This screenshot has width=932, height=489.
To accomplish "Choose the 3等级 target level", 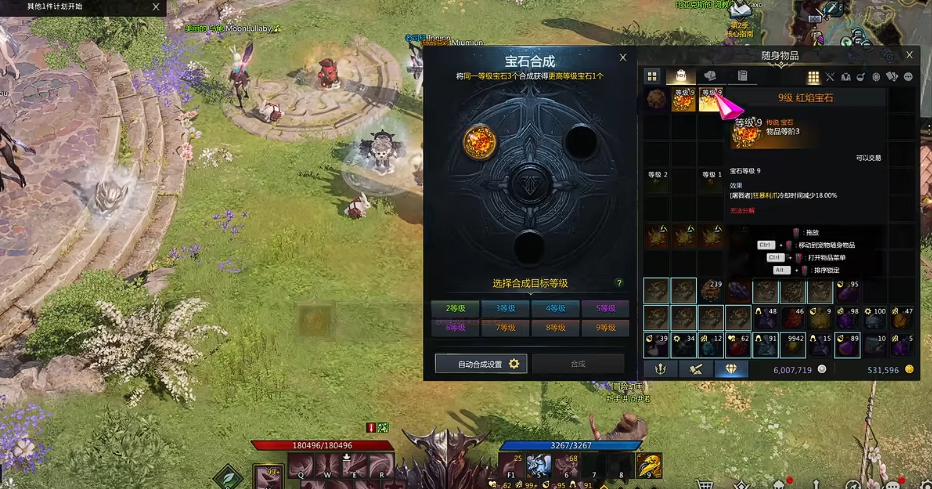I will tap(505, 308).
